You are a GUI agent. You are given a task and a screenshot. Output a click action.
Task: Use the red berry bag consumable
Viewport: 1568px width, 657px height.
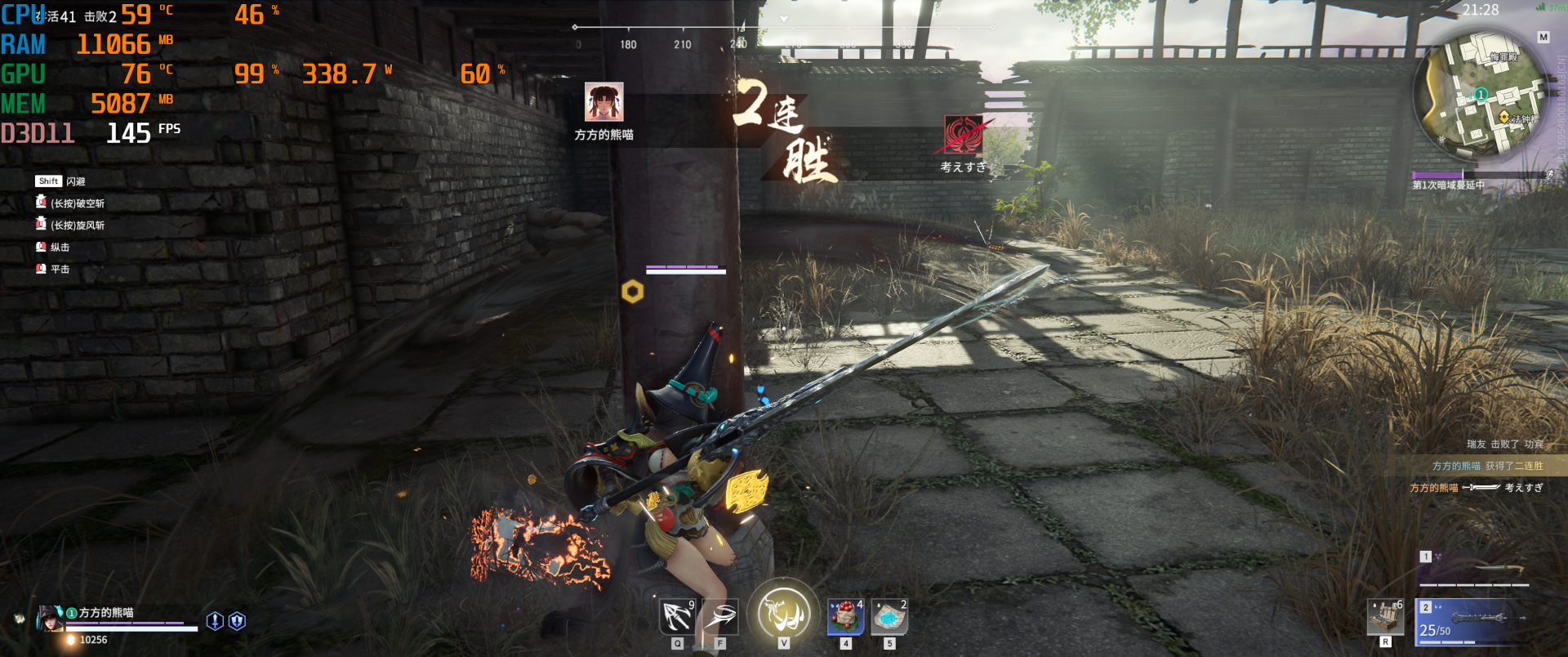[845, 617]
